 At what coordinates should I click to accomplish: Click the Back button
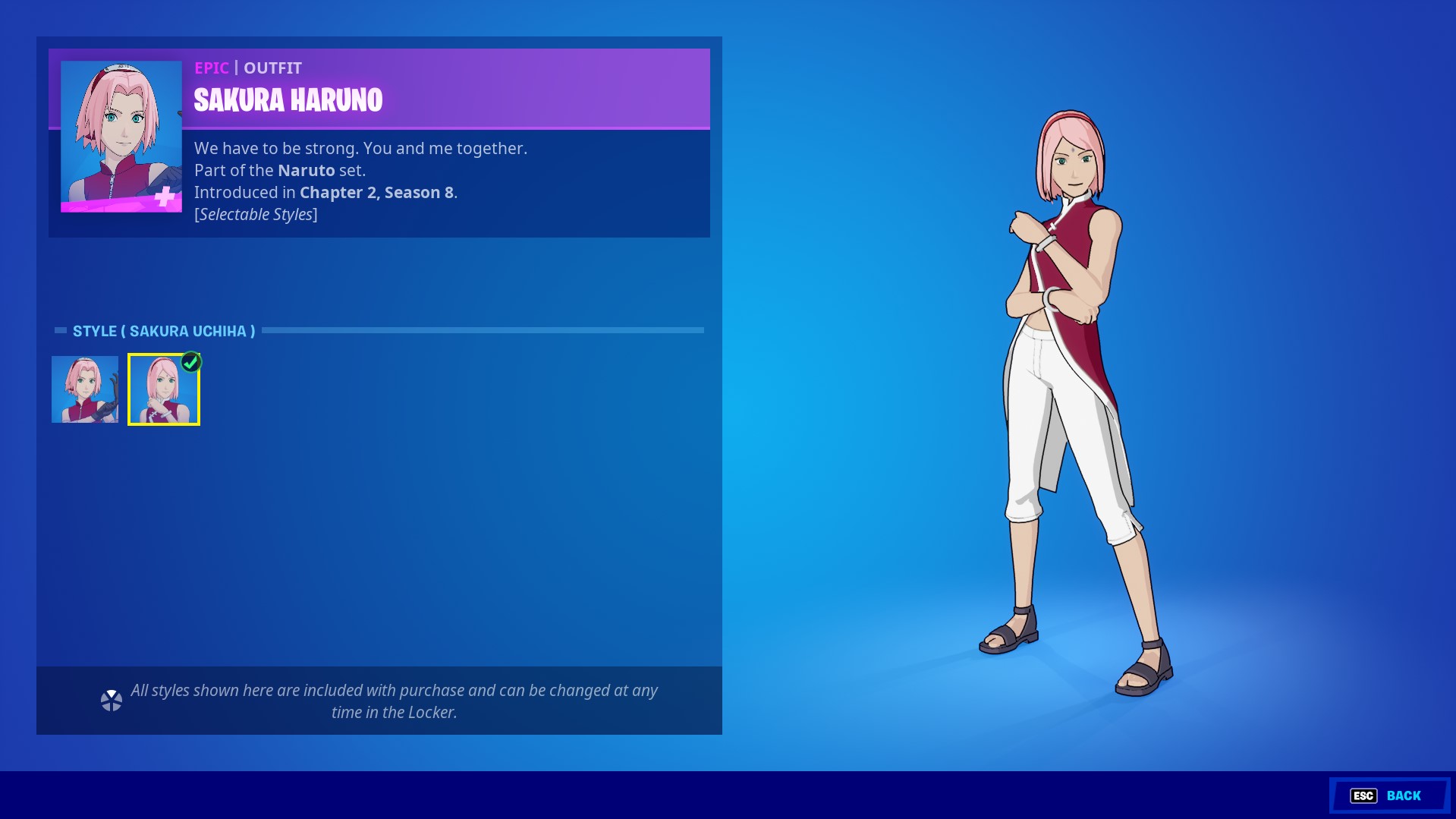pyautogui.click(x=1388, y=795)
